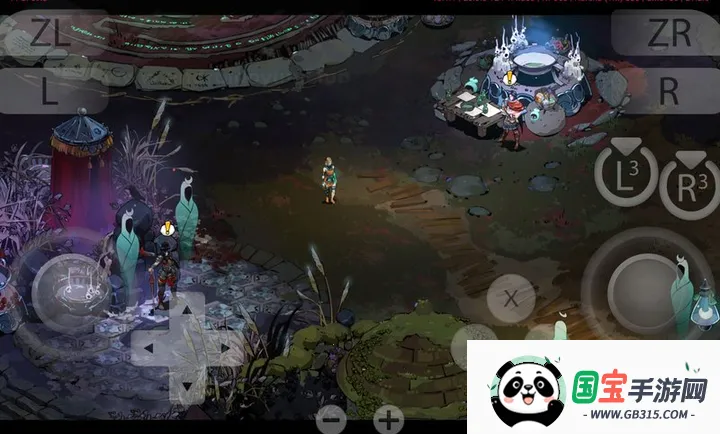Tap the D-pad left arrow
This screenshot has width=720, height=434.
[149, 349]
